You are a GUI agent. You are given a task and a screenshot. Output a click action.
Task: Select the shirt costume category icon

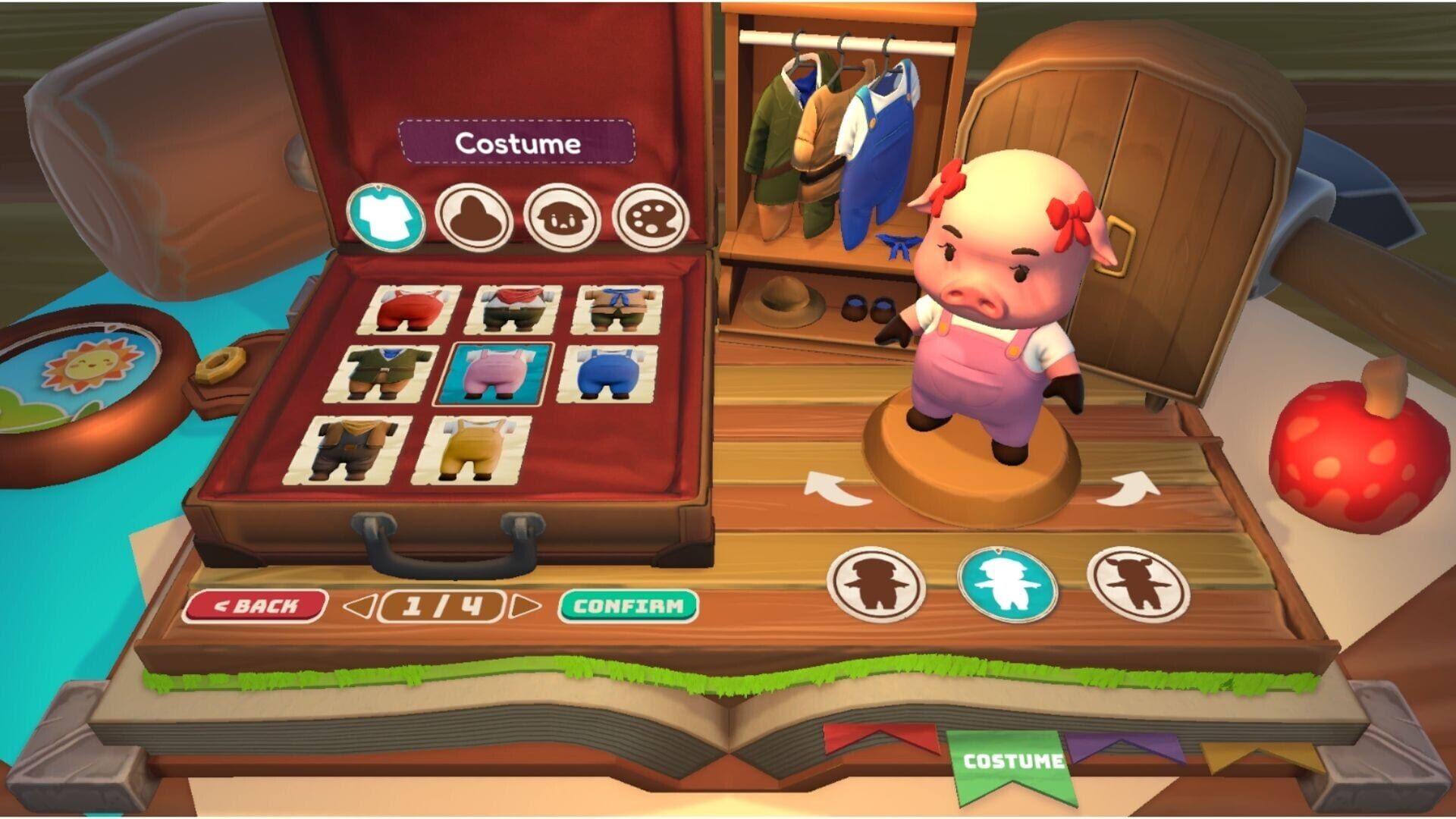click(x=385, y=216)
